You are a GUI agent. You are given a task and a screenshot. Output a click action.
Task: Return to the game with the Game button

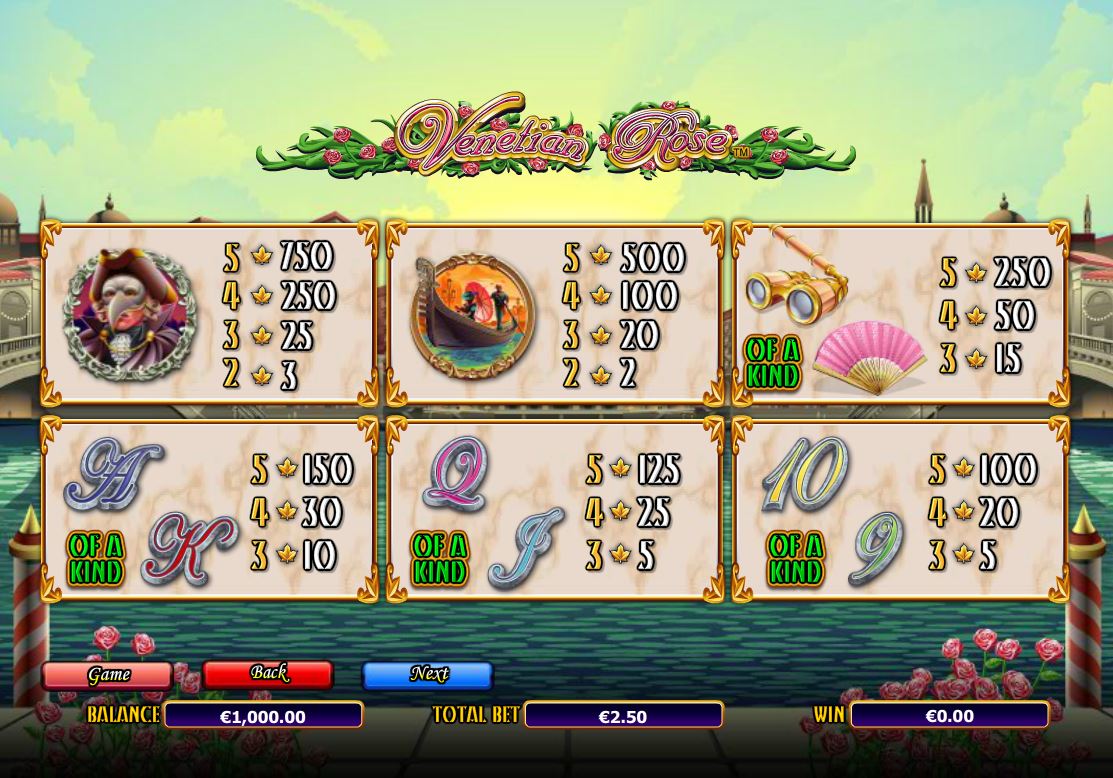pos(107,675)
